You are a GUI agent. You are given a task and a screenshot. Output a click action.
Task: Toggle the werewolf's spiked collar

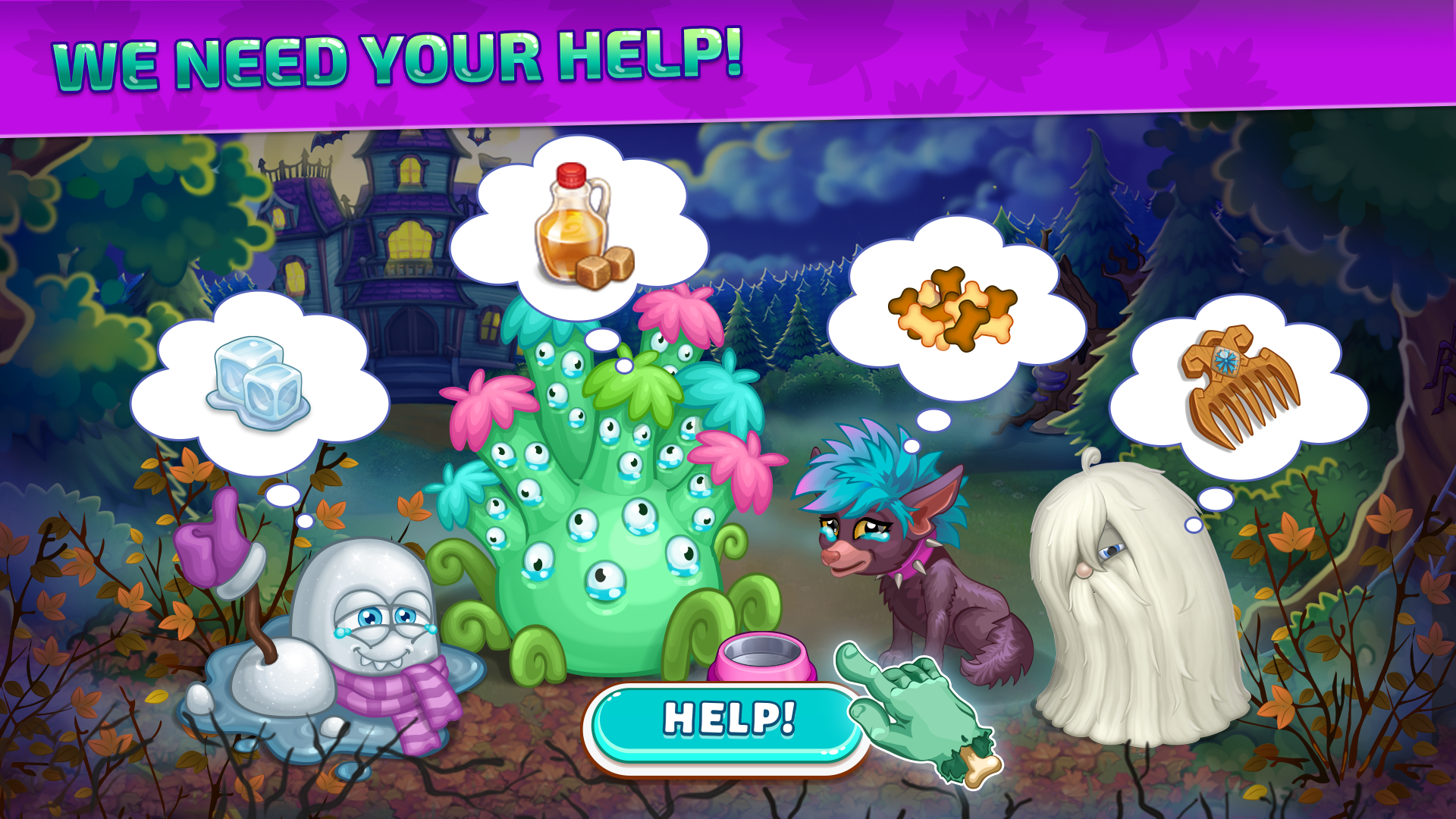[914, 557]
